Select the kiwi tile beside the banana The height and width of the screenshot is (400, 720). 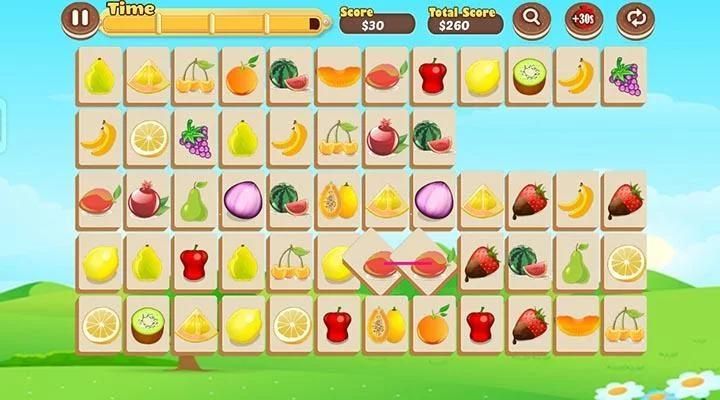pos(527,74)
